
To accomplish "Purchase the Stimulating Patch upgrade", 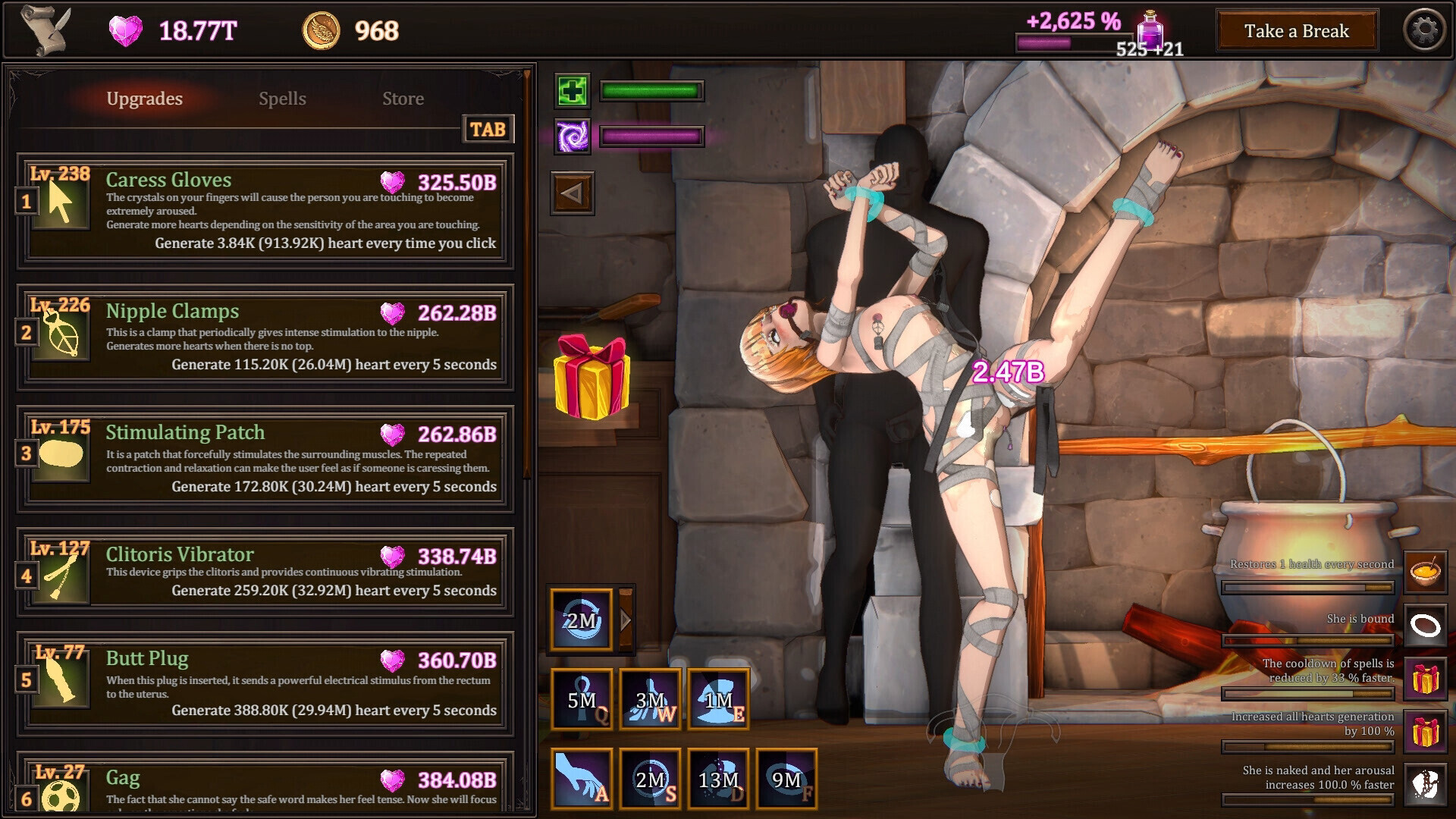I will click(x=265, y=458).
